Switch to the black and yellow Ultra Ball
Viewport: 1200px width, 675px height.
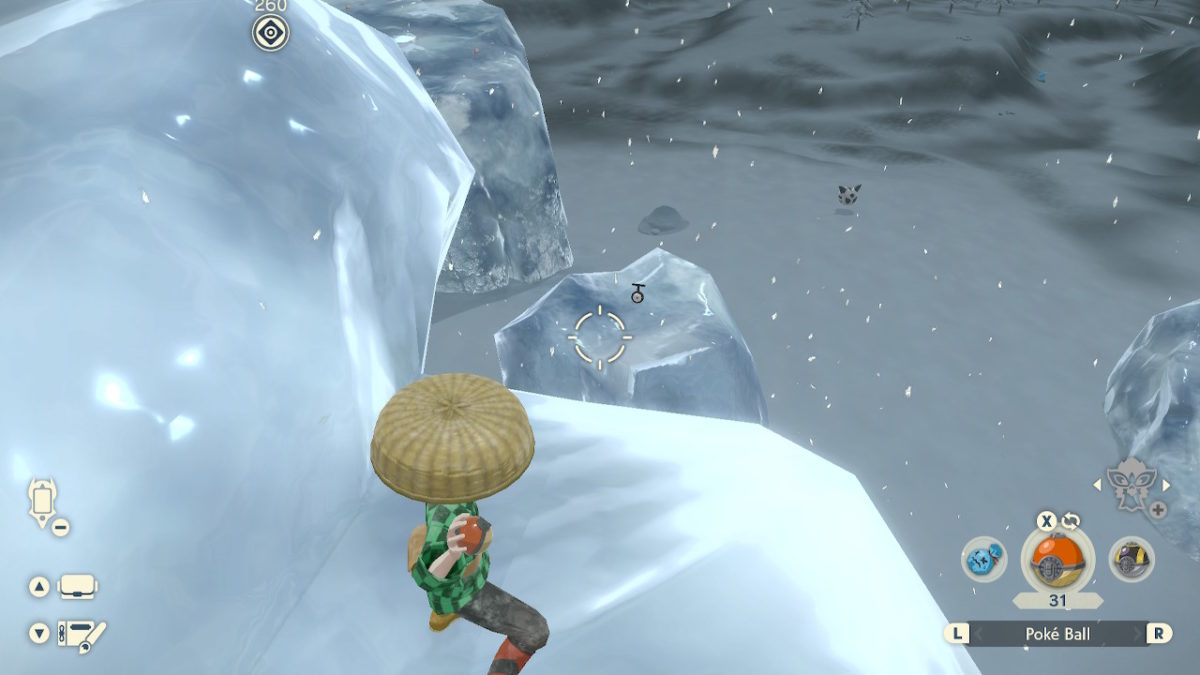(x=1132, y=559)
